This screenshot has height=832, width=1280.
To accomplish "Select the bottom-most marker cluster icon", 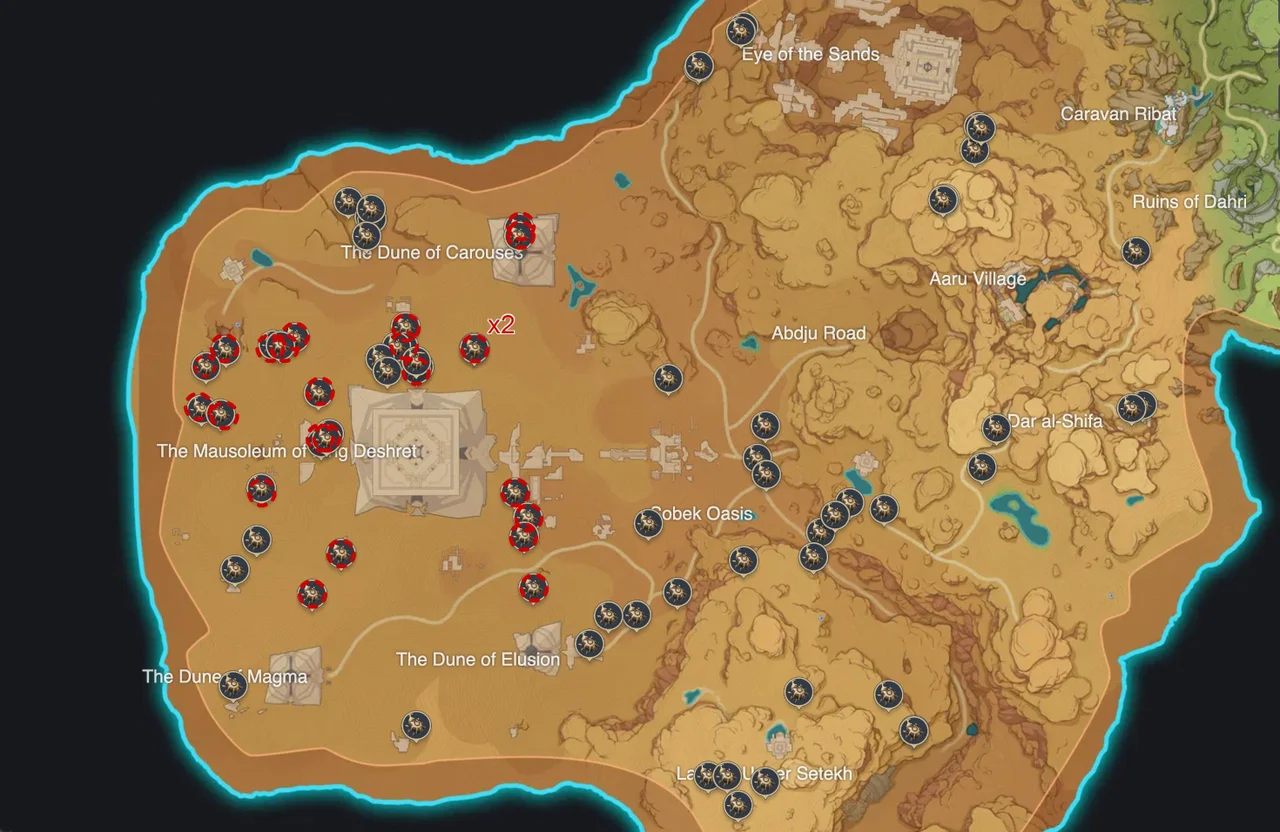I will (736, 806).
